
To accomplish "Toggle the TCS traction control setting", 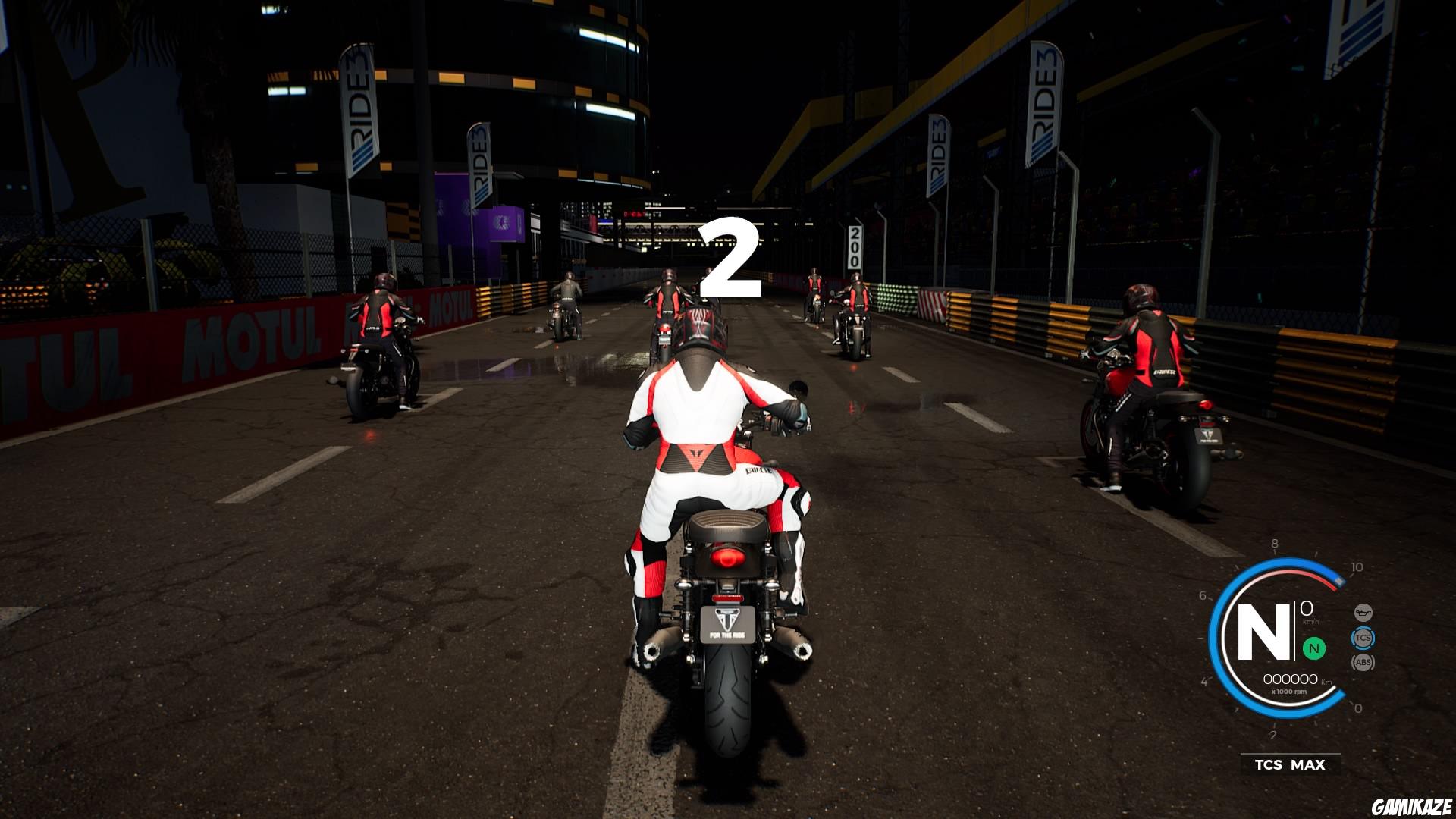I will (1363, 638).
